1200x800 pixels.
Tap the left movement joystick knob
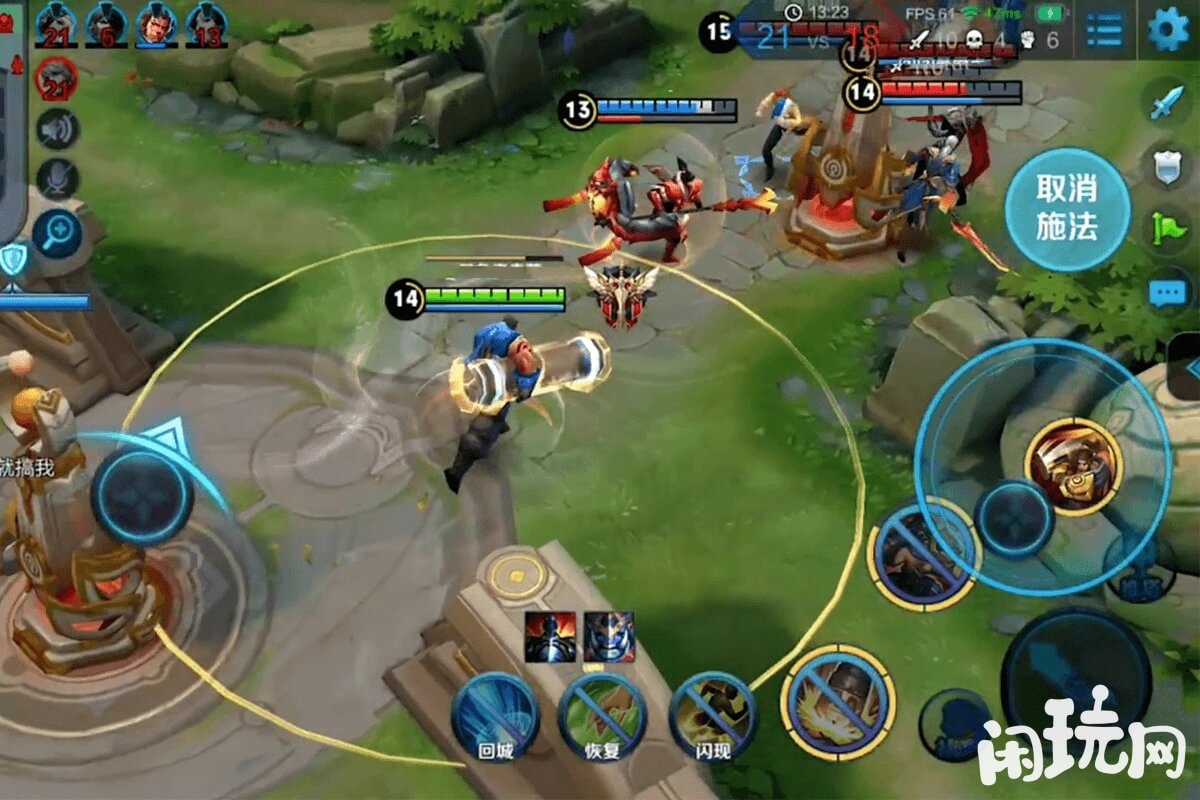143,496
